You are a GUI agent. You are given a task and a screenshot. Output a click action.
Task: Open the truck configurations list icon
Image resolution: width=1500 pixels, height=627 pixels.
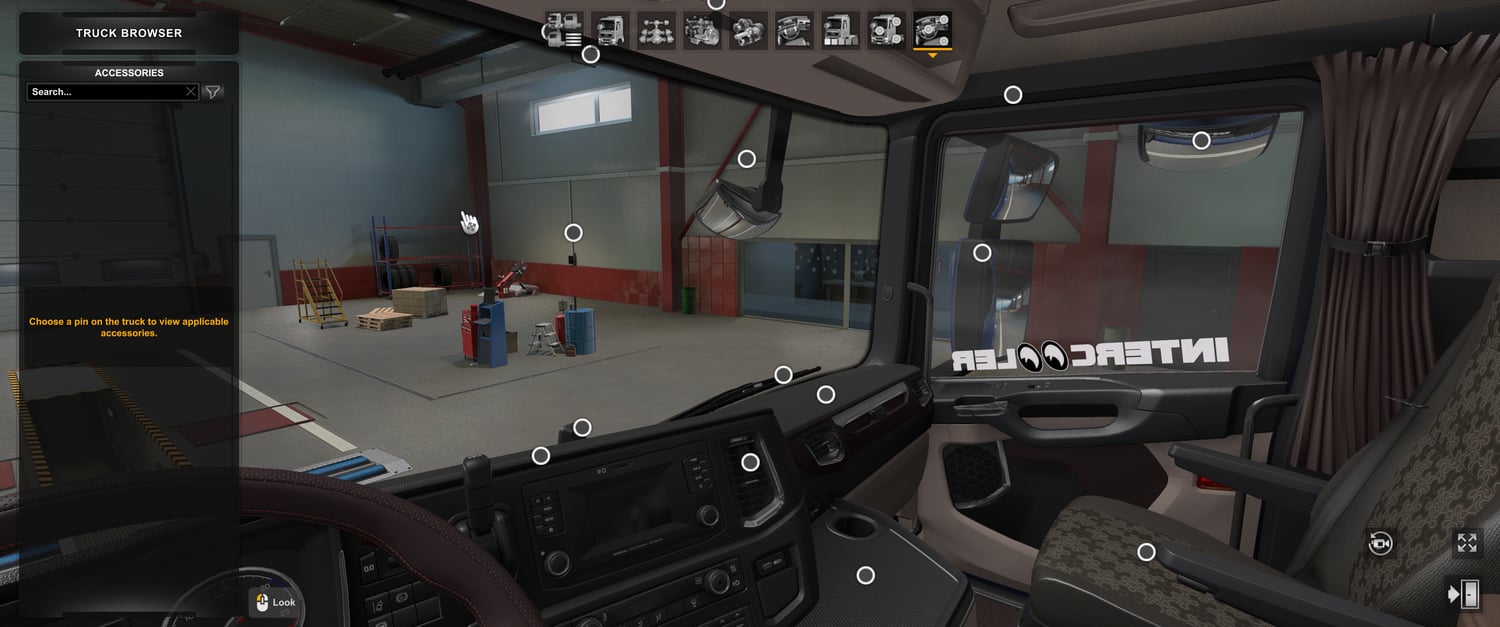point(564,30)
